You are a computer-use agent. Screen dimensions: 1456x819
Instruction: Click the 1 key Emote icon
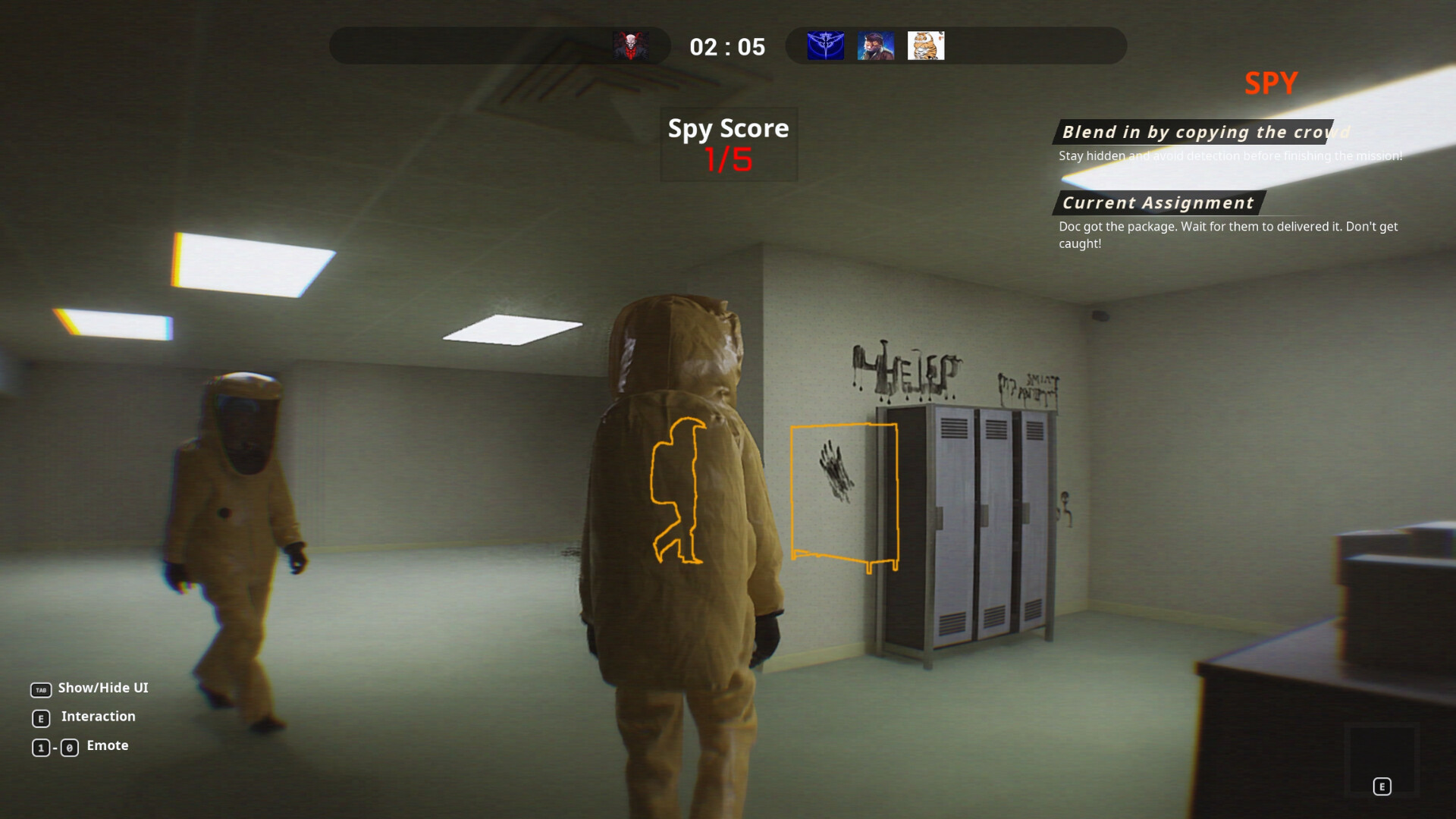(x=41, y=746)
